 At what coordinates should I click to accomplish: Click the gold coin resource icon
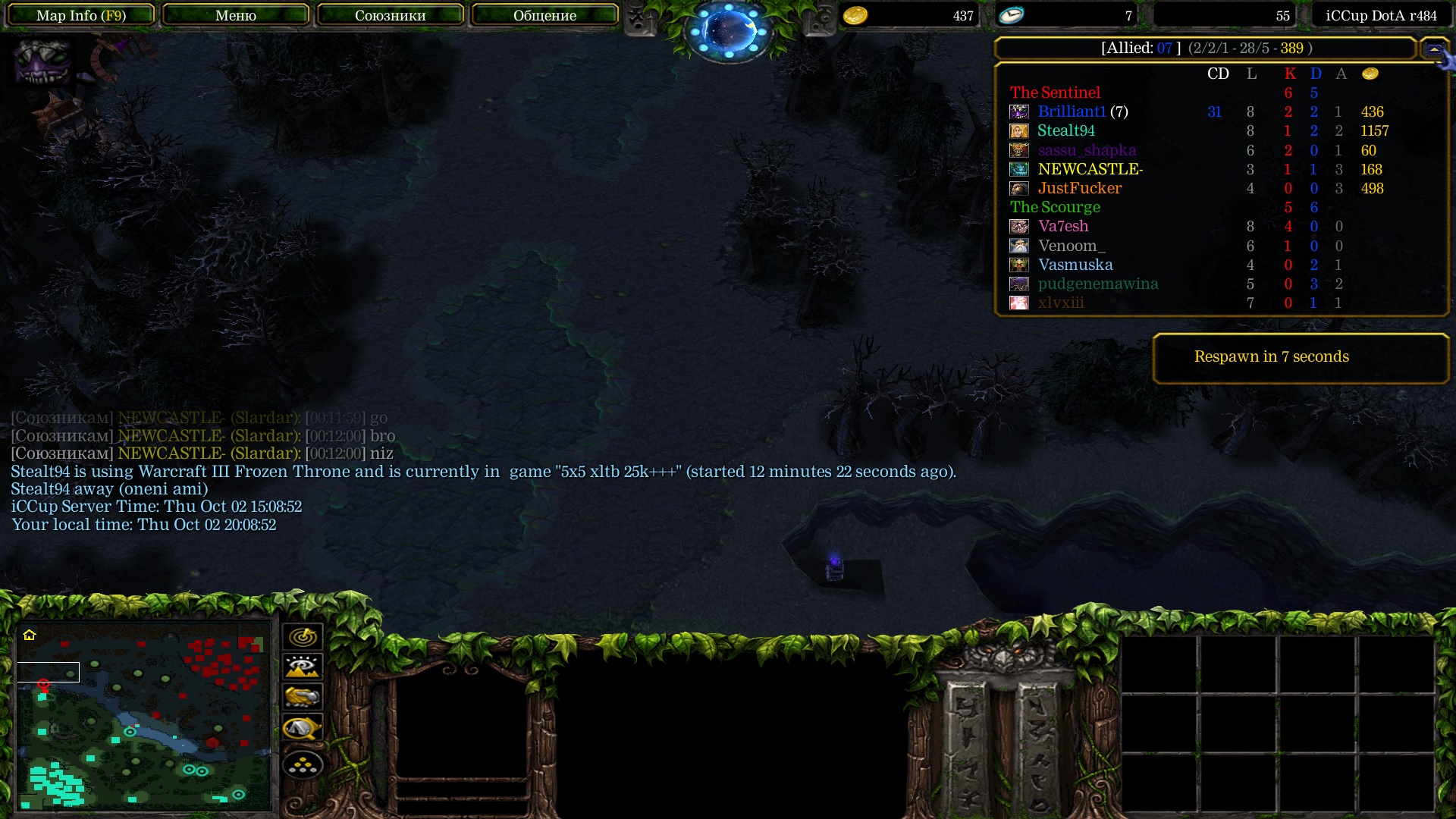coord(855,16)
